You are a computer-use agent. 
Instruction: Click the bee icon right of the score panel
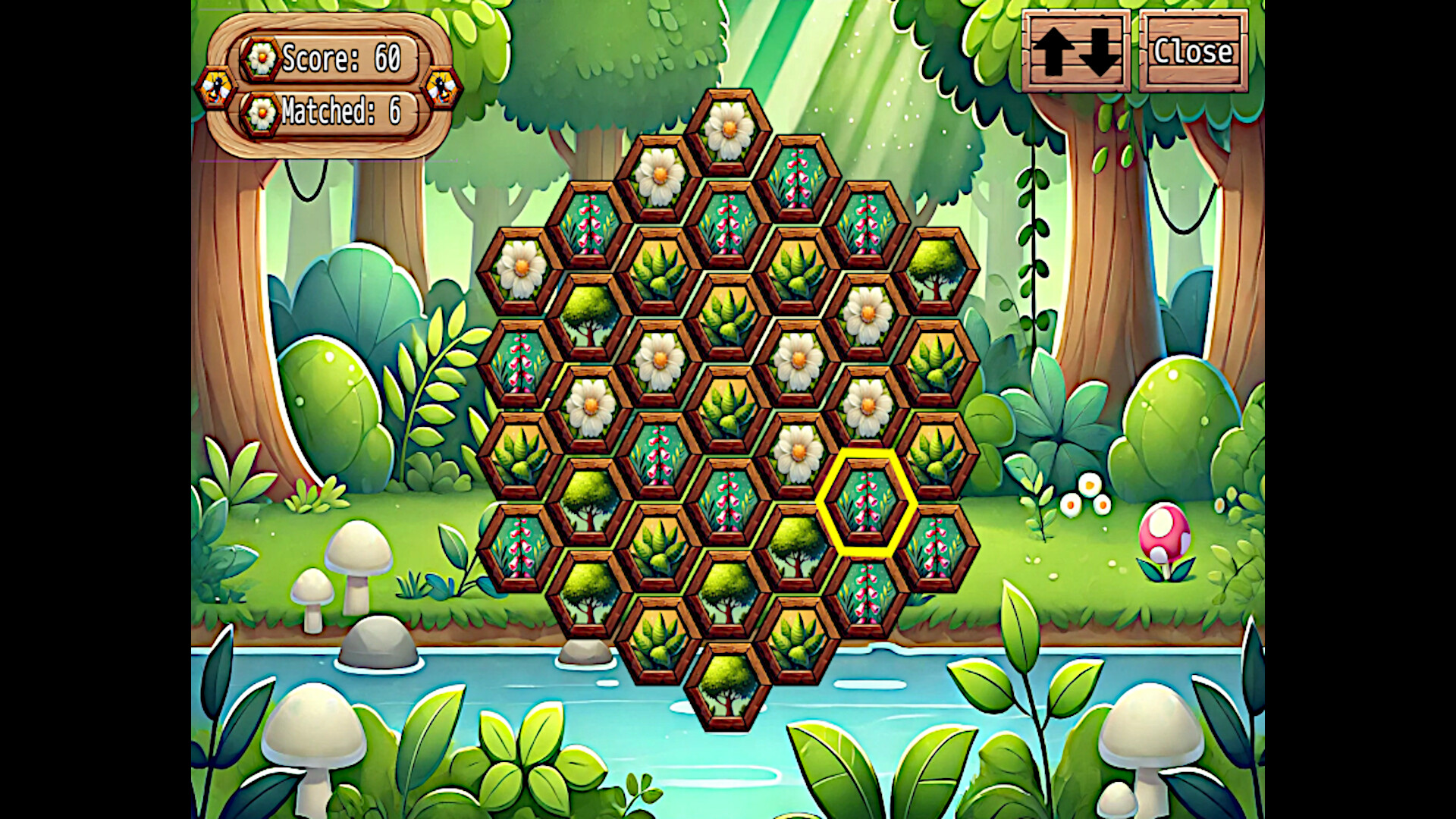443,89
